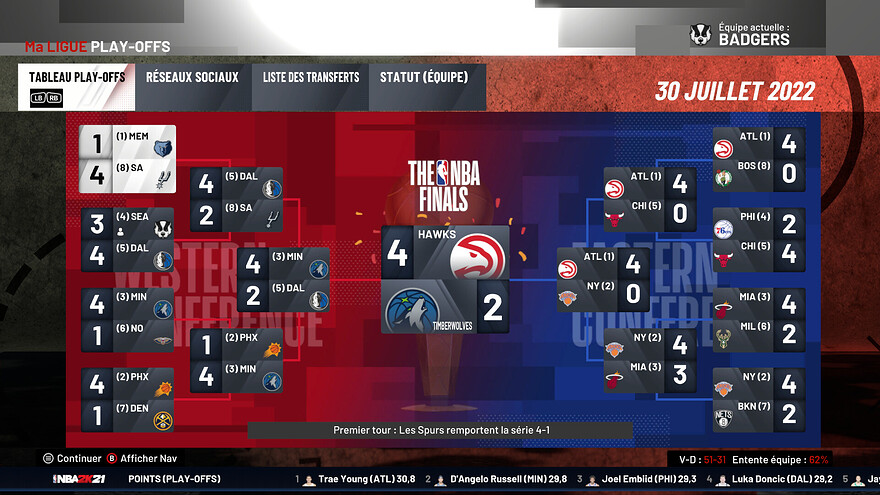The height and width of the screenshot is (495, 880).
Task: Choose the PHX vs MIN semifinal series
Action: point(236,361)
